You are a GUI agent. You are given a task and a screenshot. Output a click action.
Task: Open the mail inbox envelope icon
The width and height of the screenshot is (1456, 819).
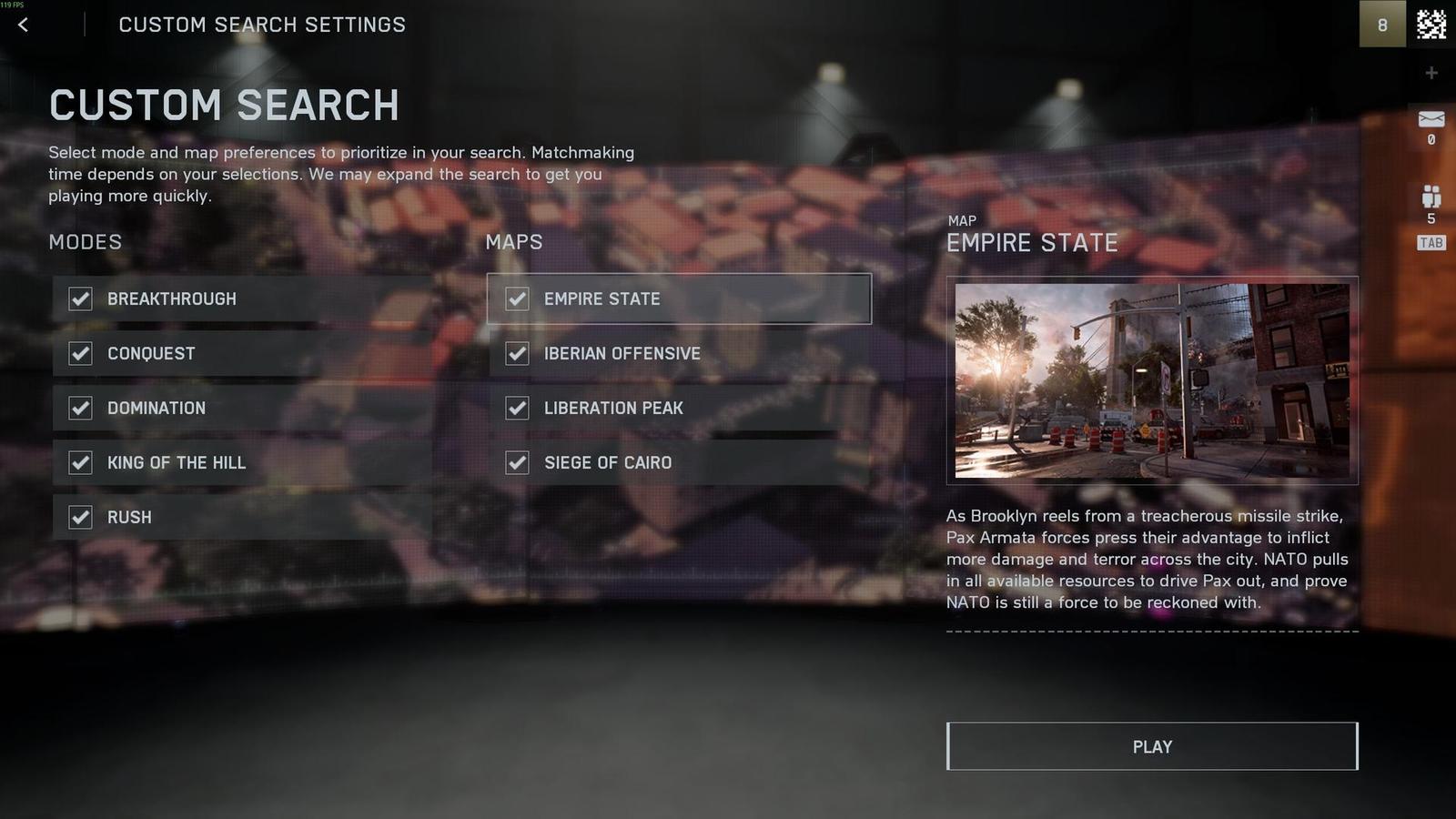click(x=1431, y=118)
